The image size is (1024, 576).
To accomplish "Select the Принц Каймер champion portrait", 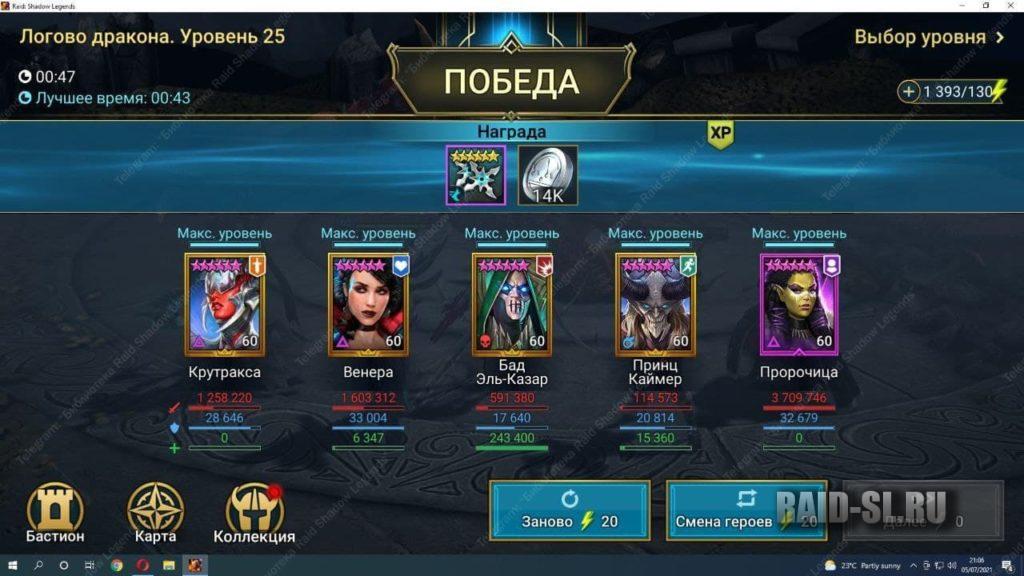I will pyautogui.click(x=655, y=304).
